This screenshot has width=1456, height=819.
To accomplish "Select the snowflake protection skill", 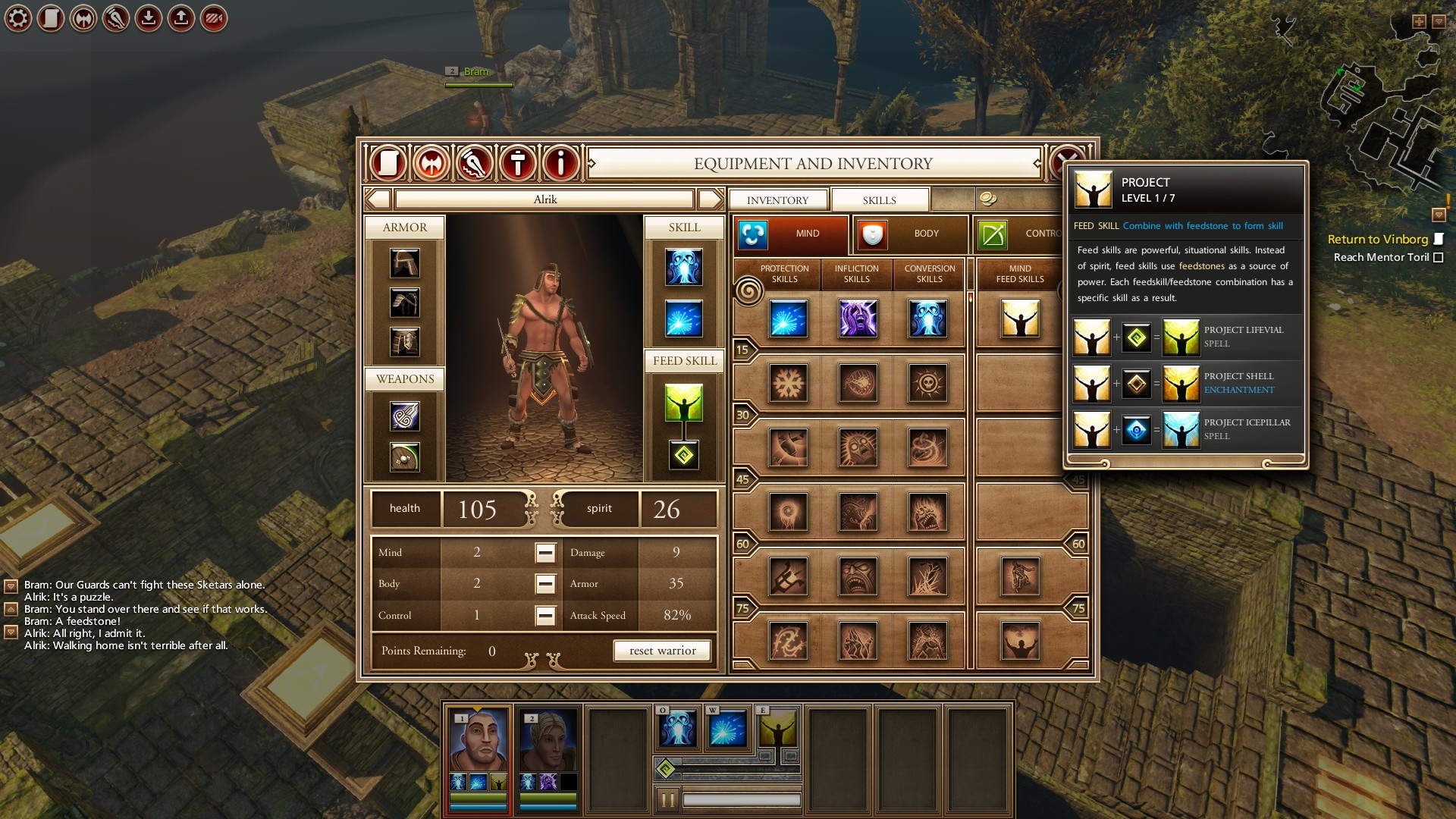I will [x=788, y=383].
